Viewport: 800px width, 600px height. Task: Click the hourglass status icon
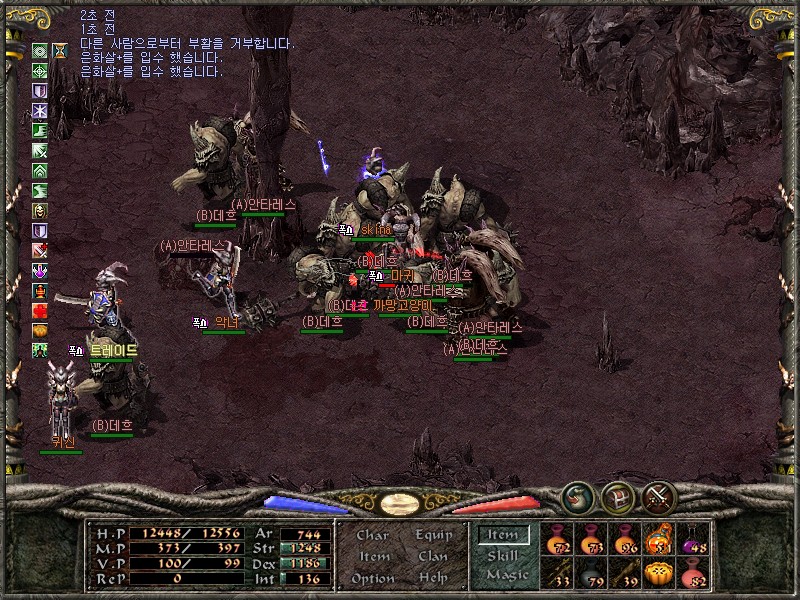click(x=60, y=49)
